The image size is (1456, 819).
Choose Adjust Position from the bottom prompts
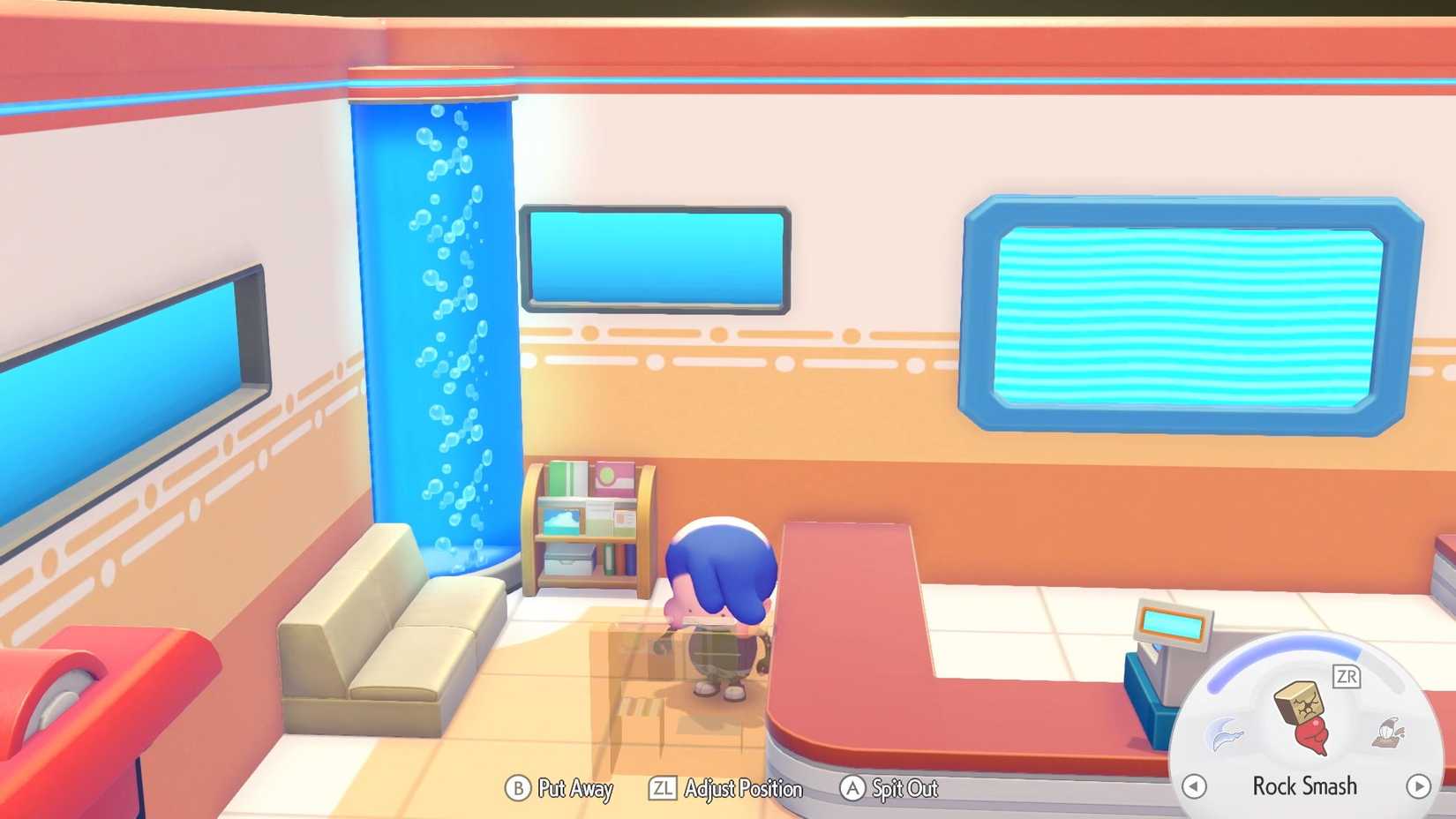coord(744,789)
